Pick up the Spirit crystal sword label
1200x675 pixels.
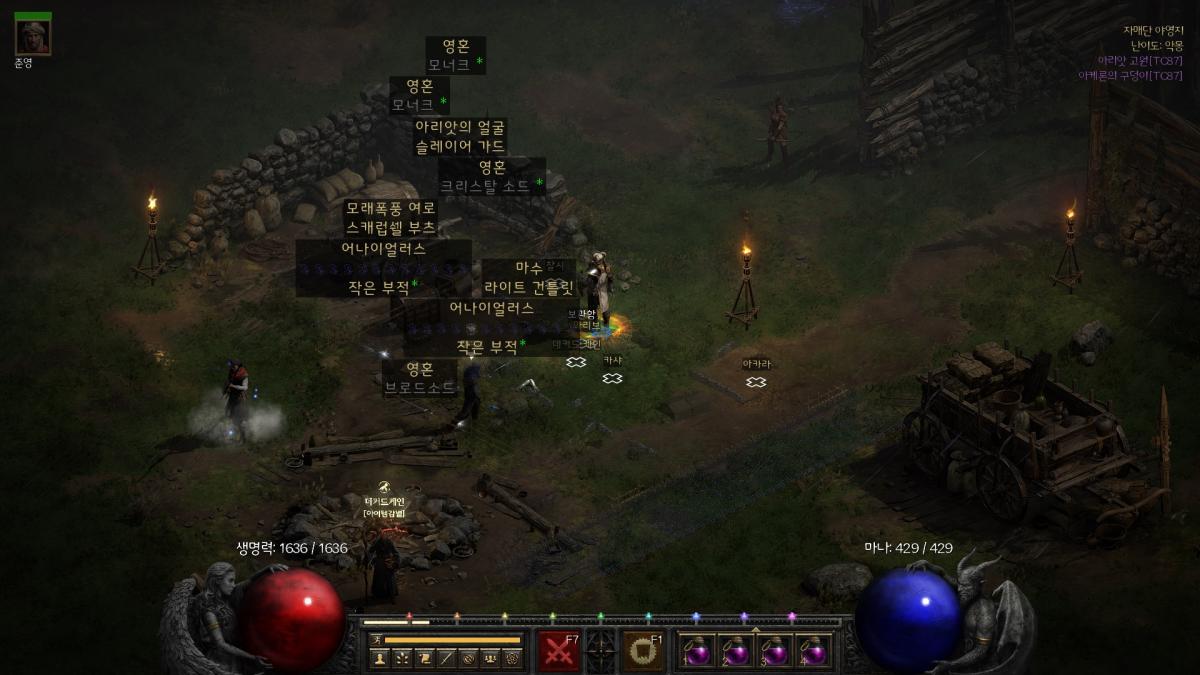coord(492,176)
